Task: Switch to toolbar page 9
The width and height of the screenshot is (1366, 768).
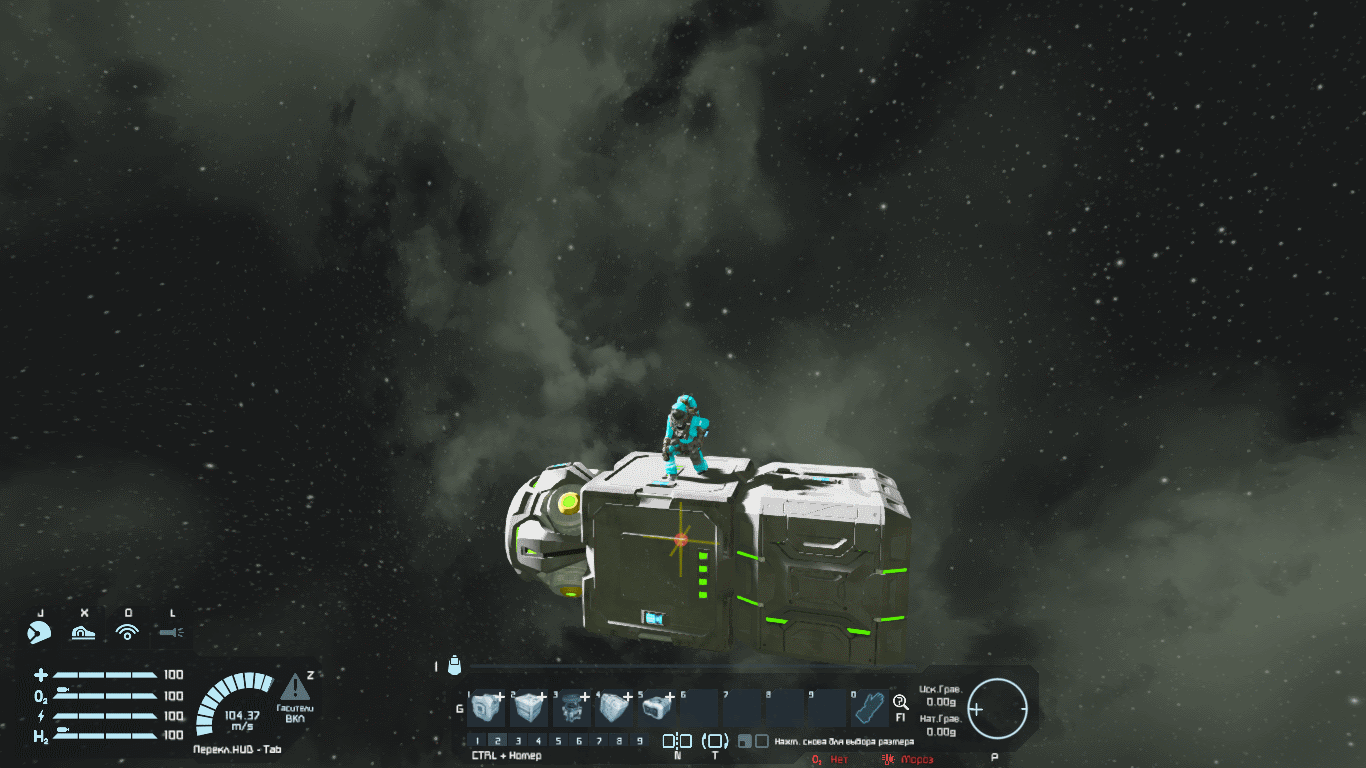Action: click(x=639, y=741)
